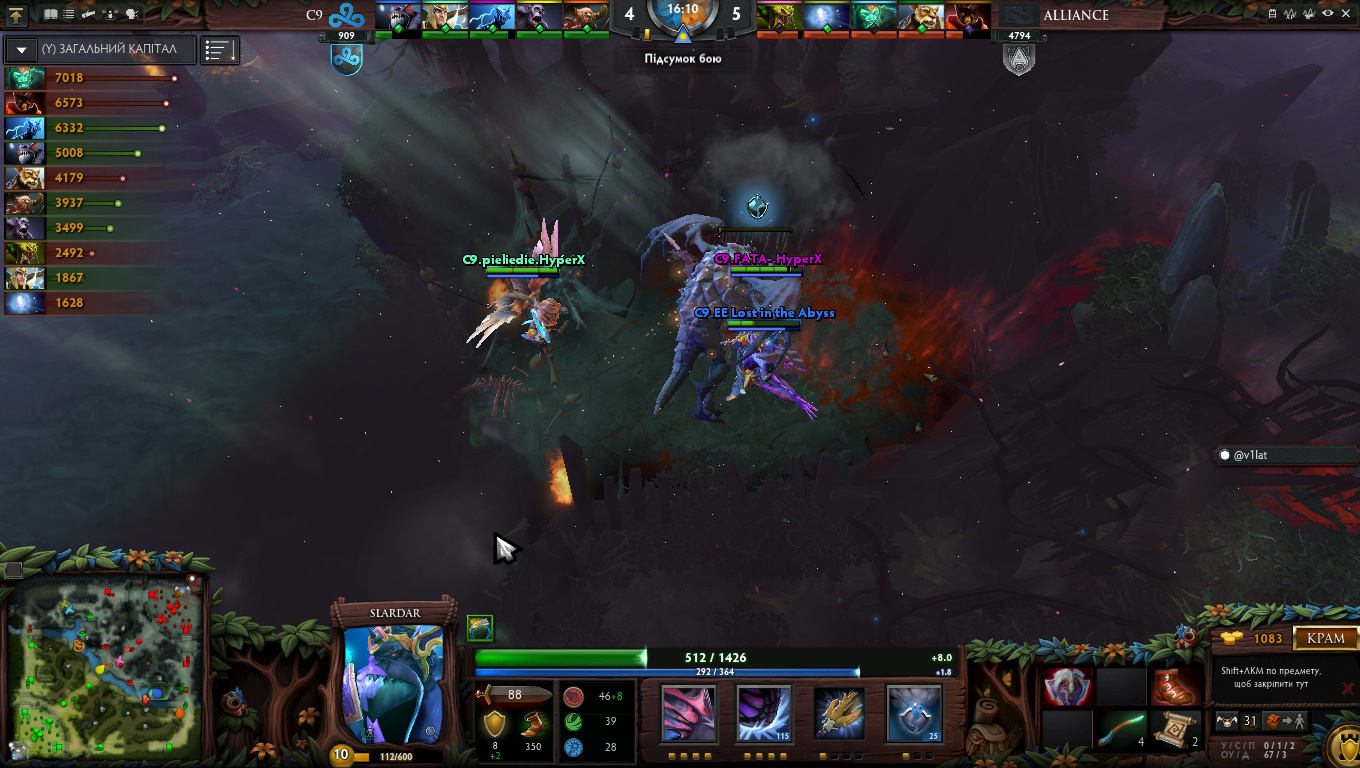Activate the Amplify Damage ultimate icon
The width and height of the screenshot is (1360, 768).
click(x=914, y=713)
